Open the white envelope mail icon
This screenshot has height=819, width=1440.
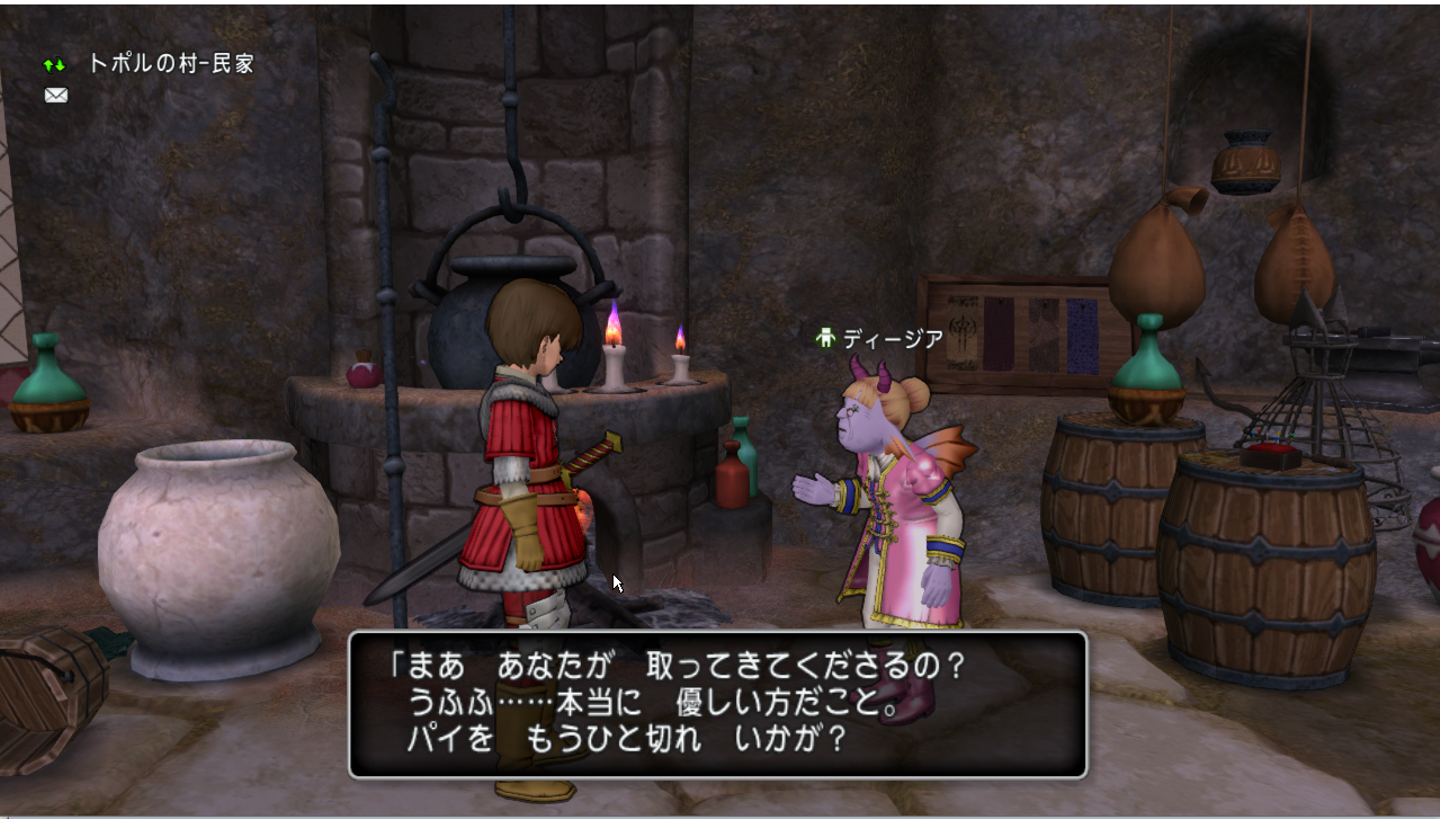coord(56,95)
